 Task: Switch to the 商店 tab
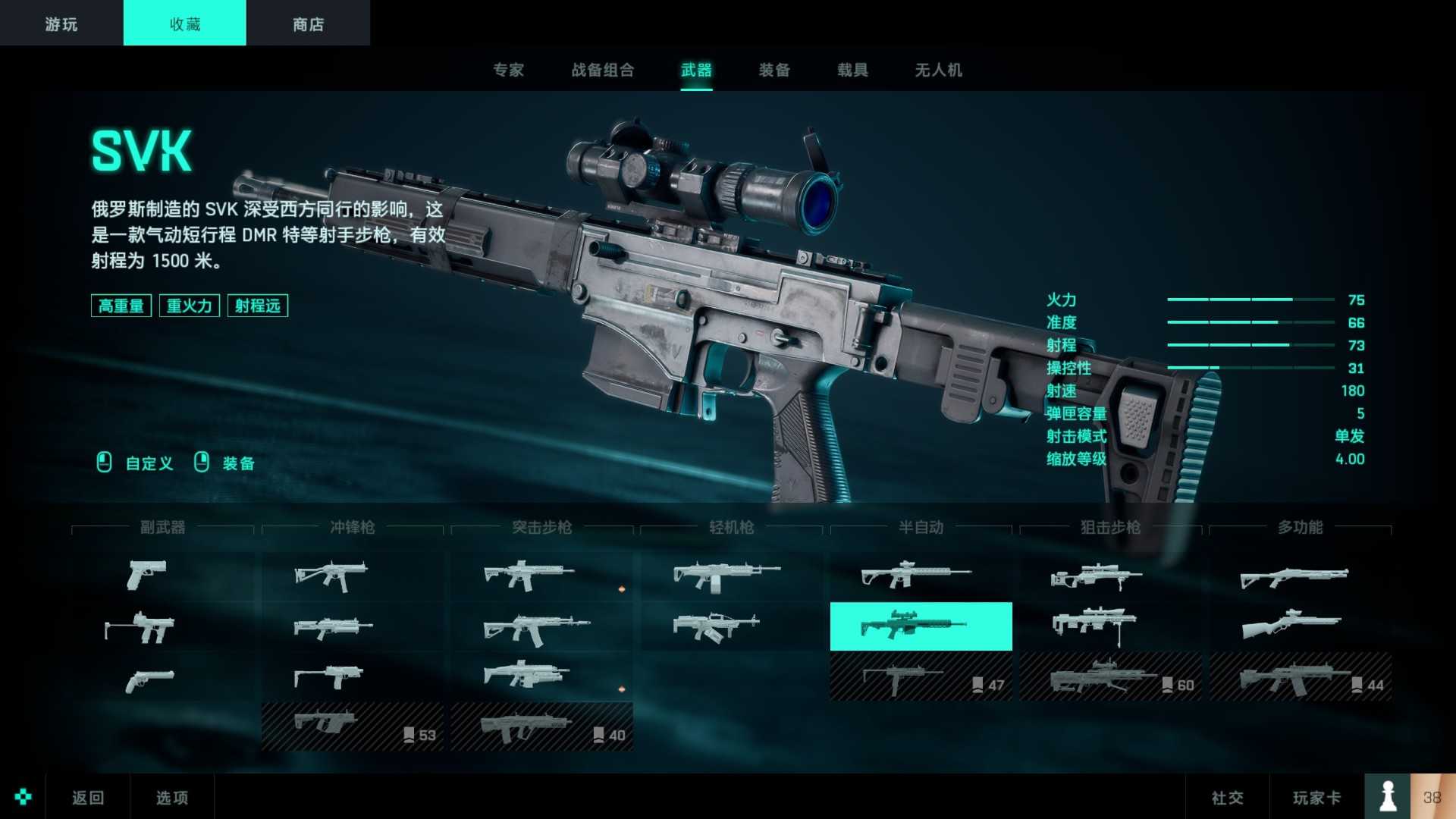pyautogui.click(x=307, y=23)
